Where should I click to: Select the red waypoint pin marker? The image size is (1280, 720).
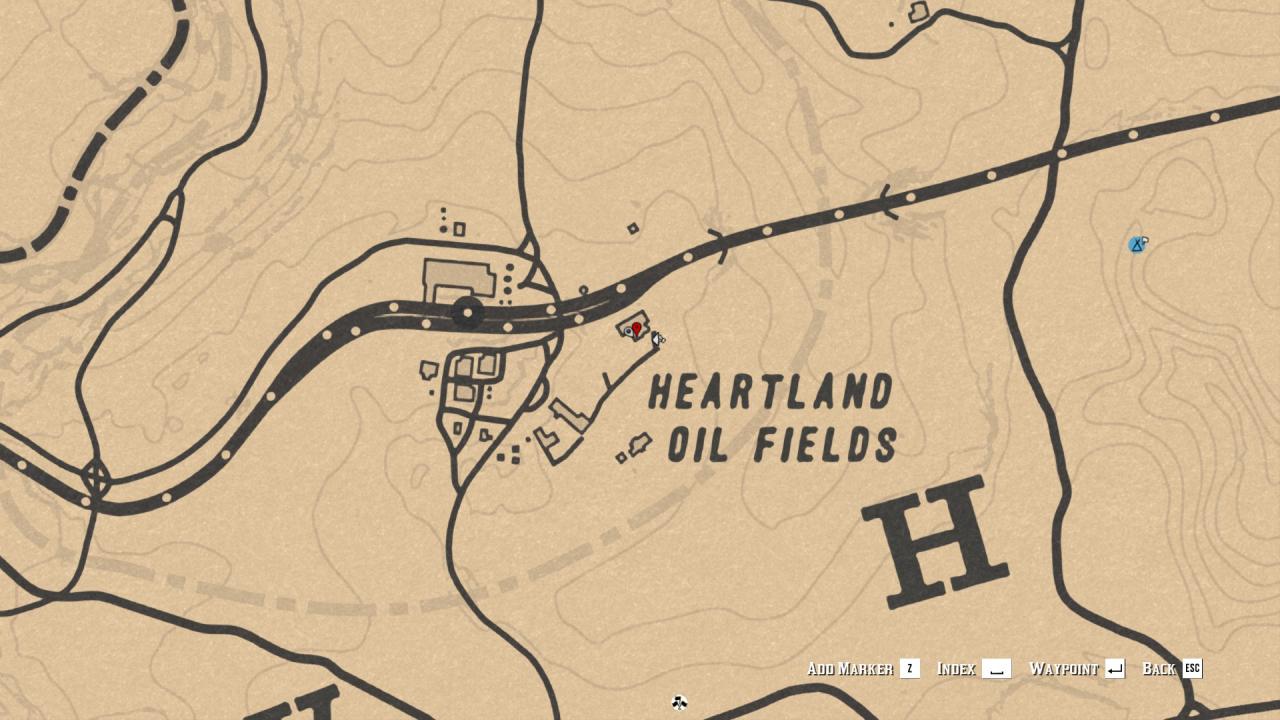pyautogui.click(x=636, y=329)
